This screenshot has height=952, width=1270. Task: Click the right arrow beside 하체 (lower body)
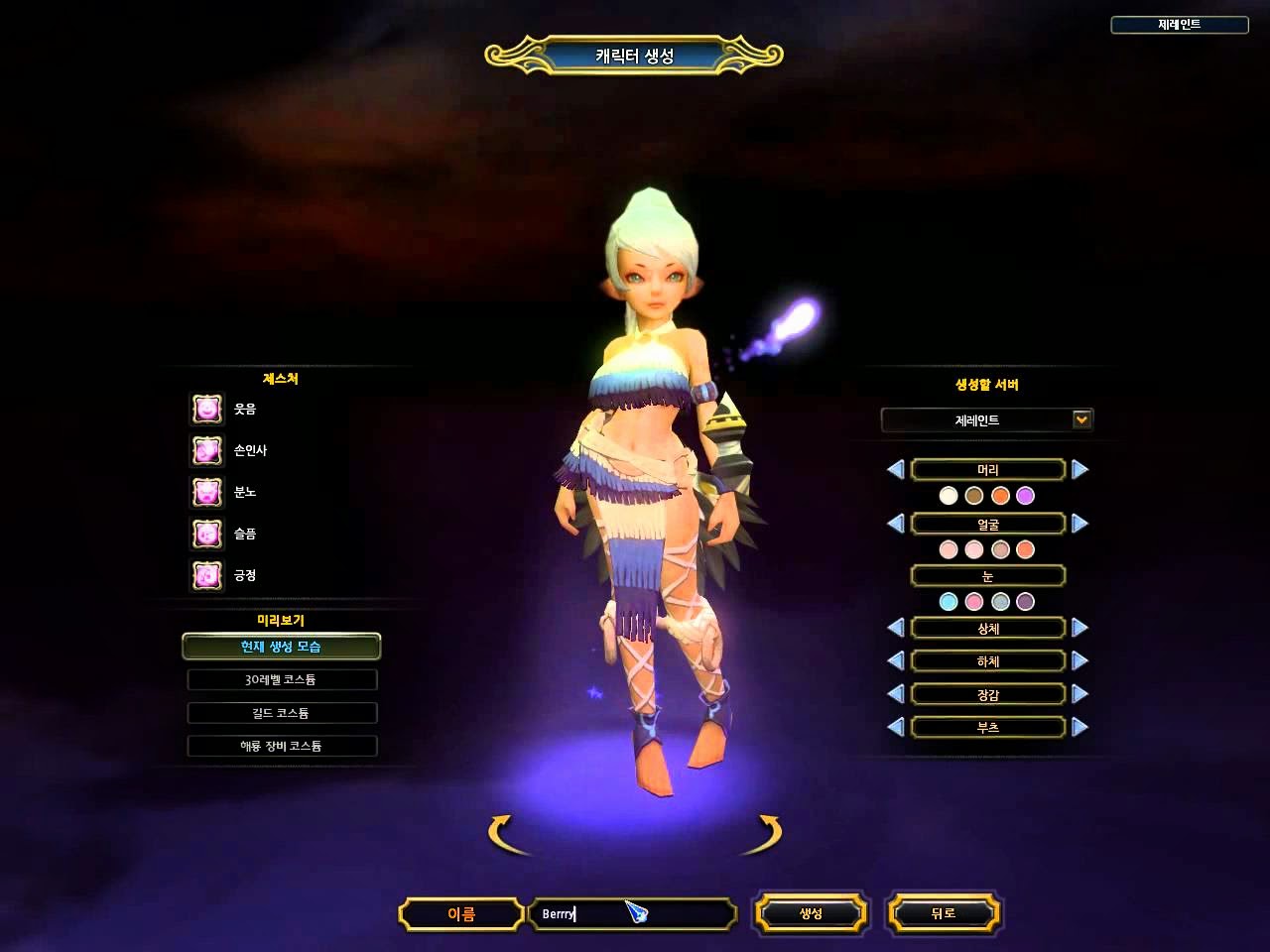pos(1078,660)
